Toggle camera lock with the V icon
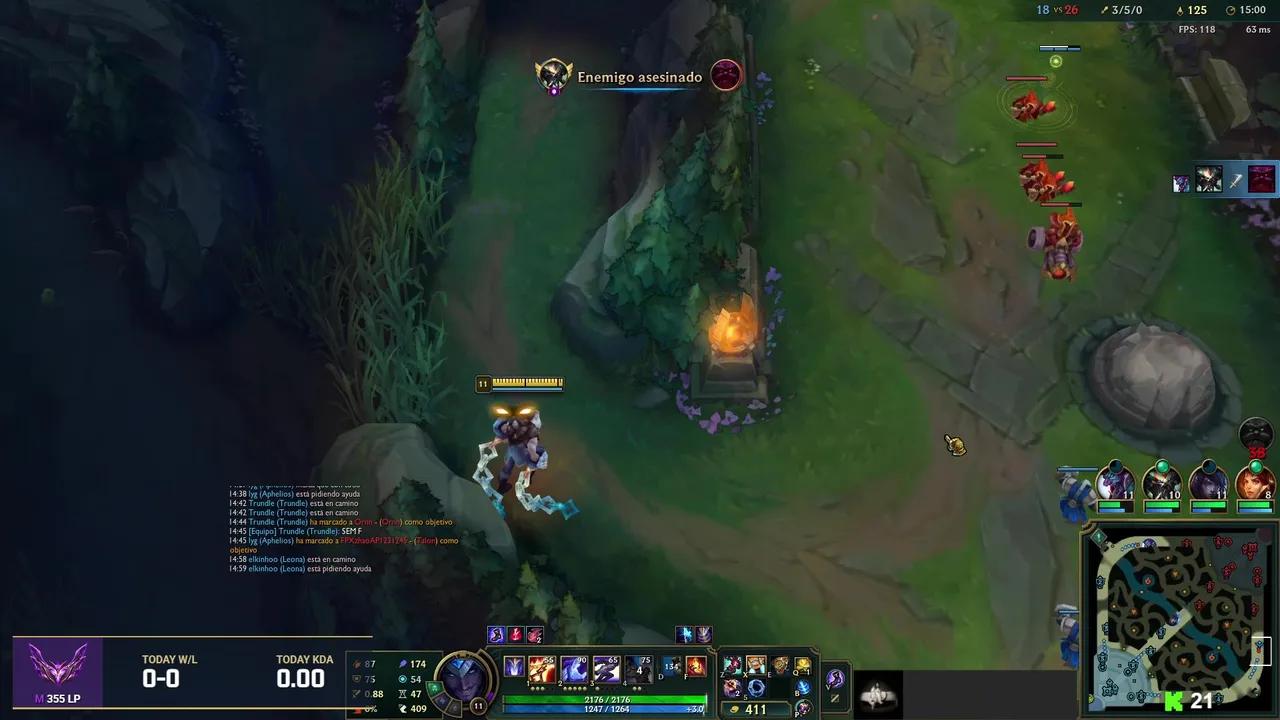Viewport: 1280px width, 720px height. [x=835, y=679]
